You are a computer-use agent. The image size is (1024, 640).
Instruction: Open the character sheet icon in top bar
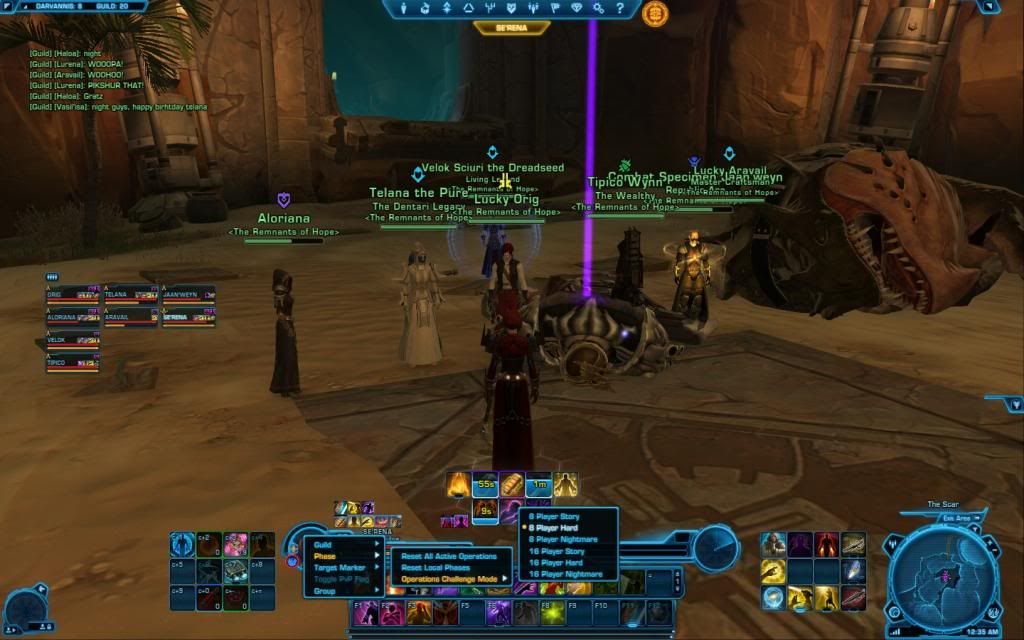(x=405, y=8)
